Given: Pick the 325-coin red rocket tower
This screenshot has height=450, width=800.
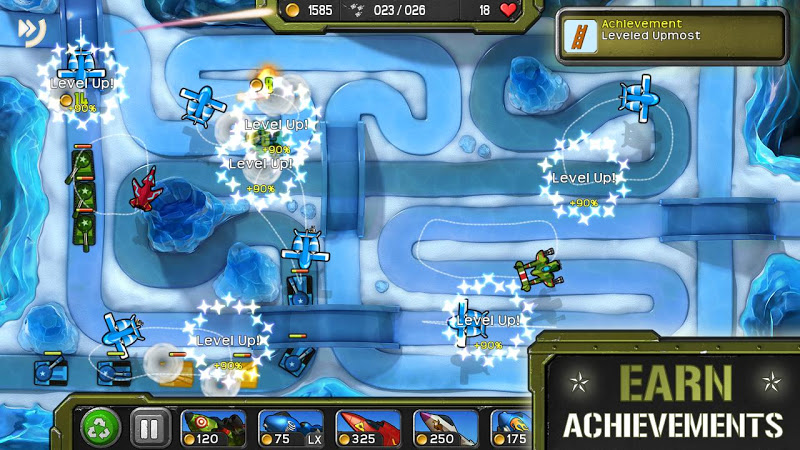Looking at the screenshot, I should click(x=368, y=427).
